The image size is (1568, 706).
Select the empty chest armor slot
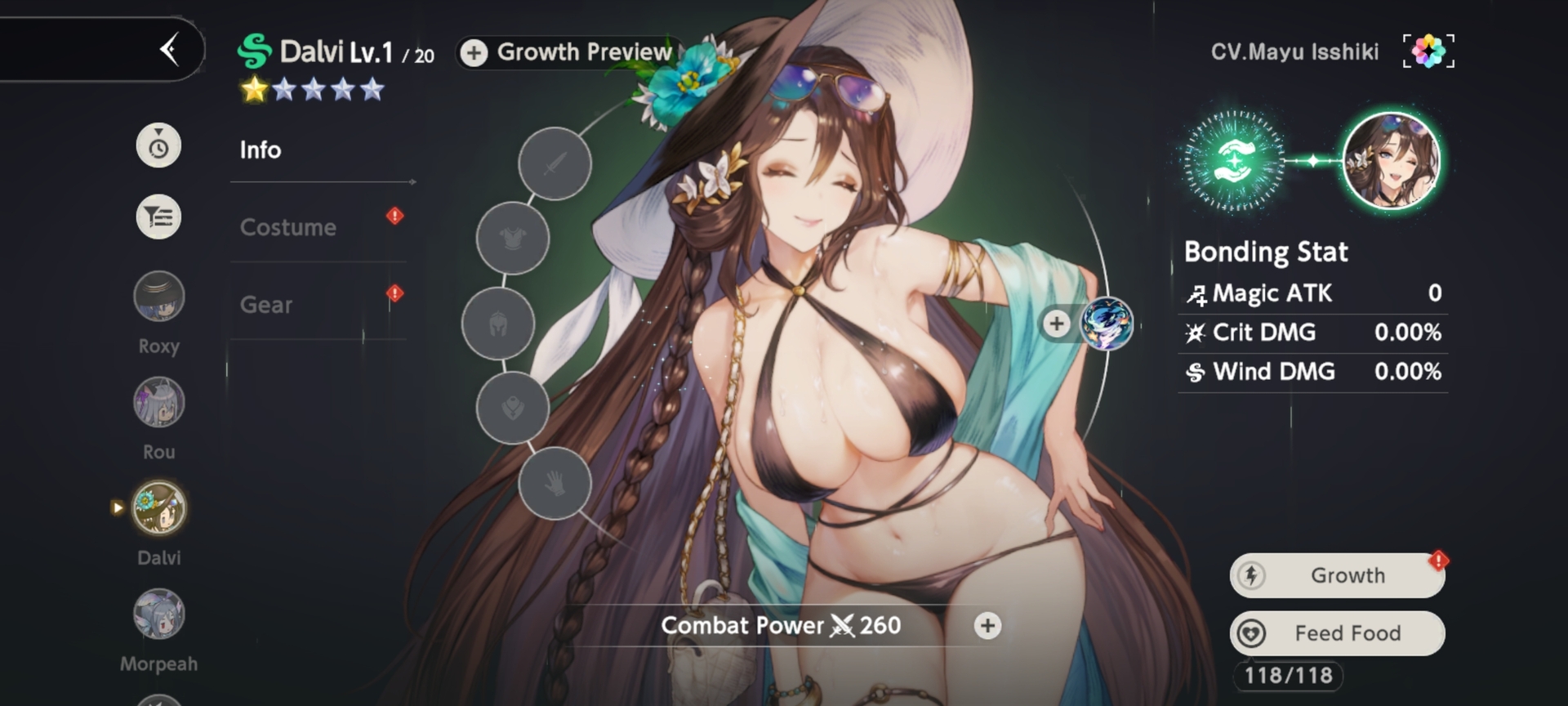coord(513,238)
